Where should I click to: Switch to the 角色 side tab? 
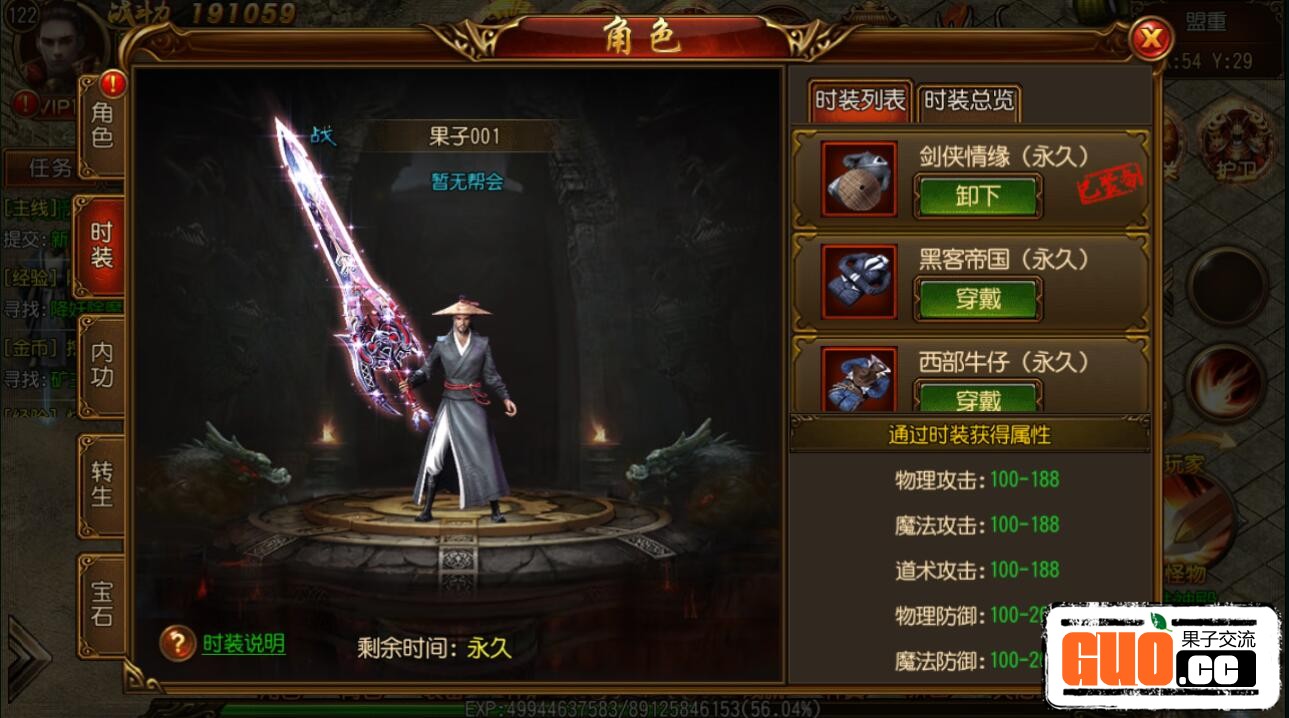tap(102, 125)
